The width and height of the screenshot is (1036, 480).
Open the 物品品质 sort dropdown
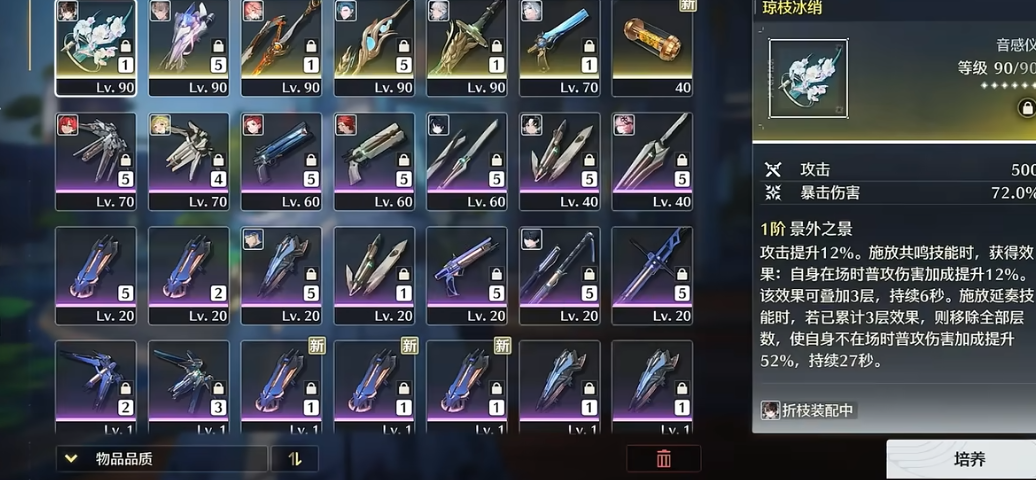[161, 459]
